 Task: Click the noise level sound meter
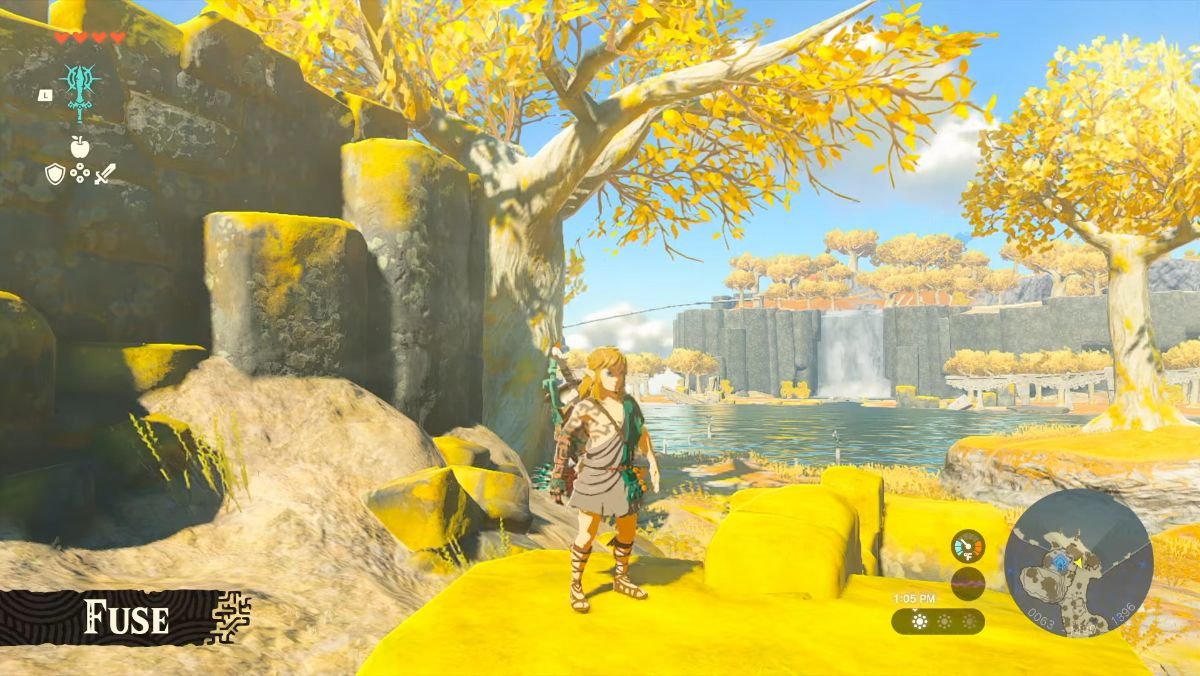(967, 582)
